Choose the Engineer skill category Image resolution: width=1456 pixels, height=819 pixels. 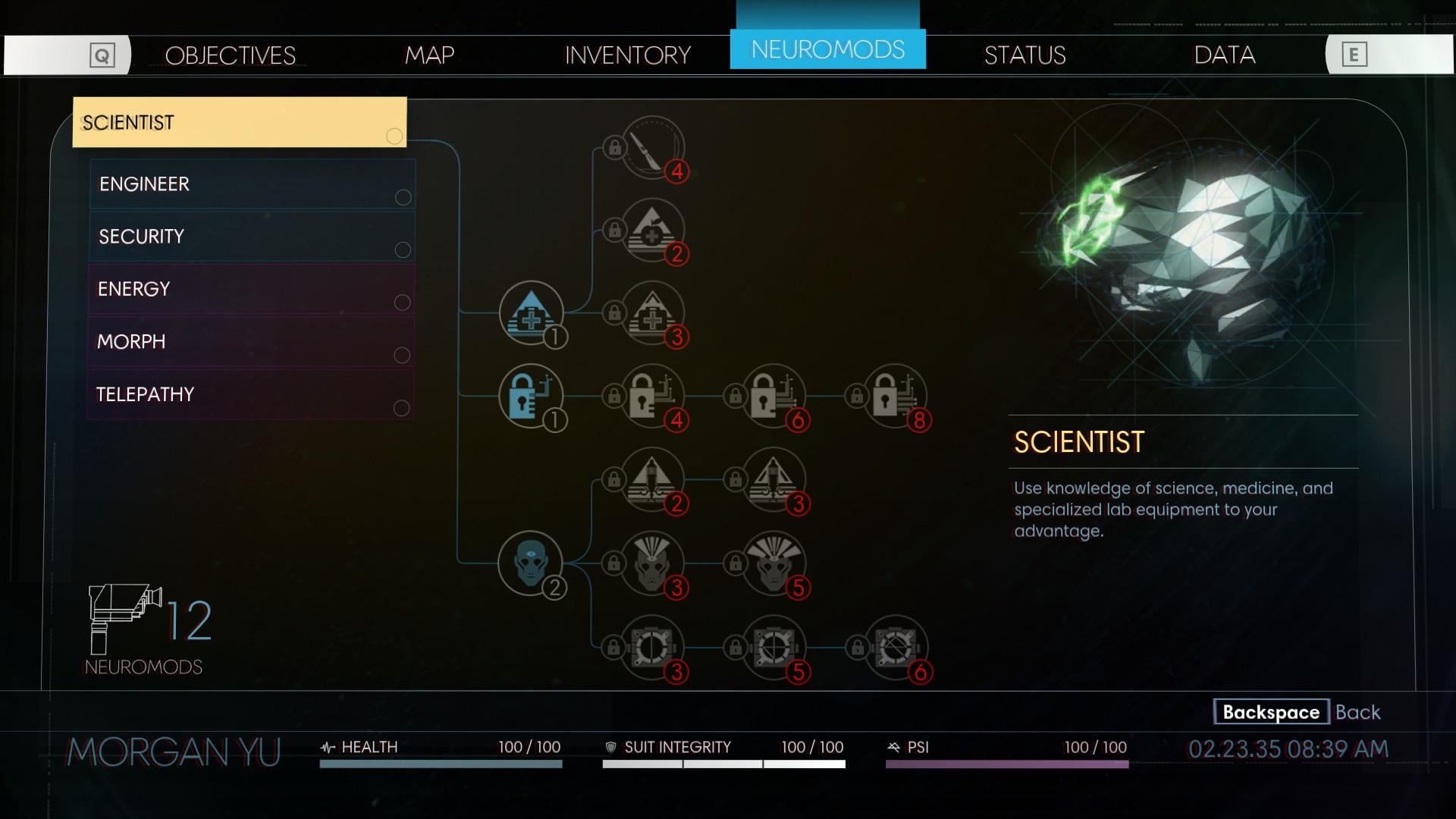point(252,184)
